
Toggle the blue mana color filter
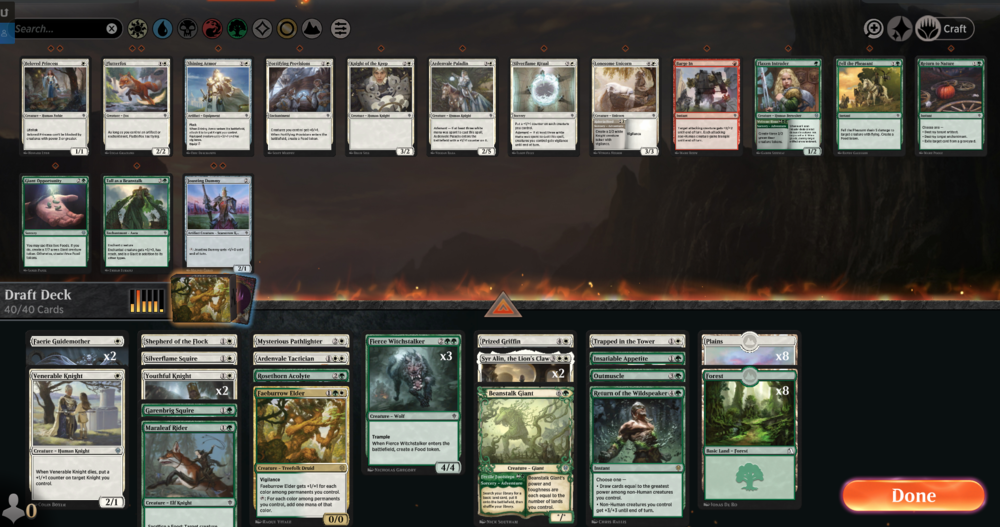163,28
